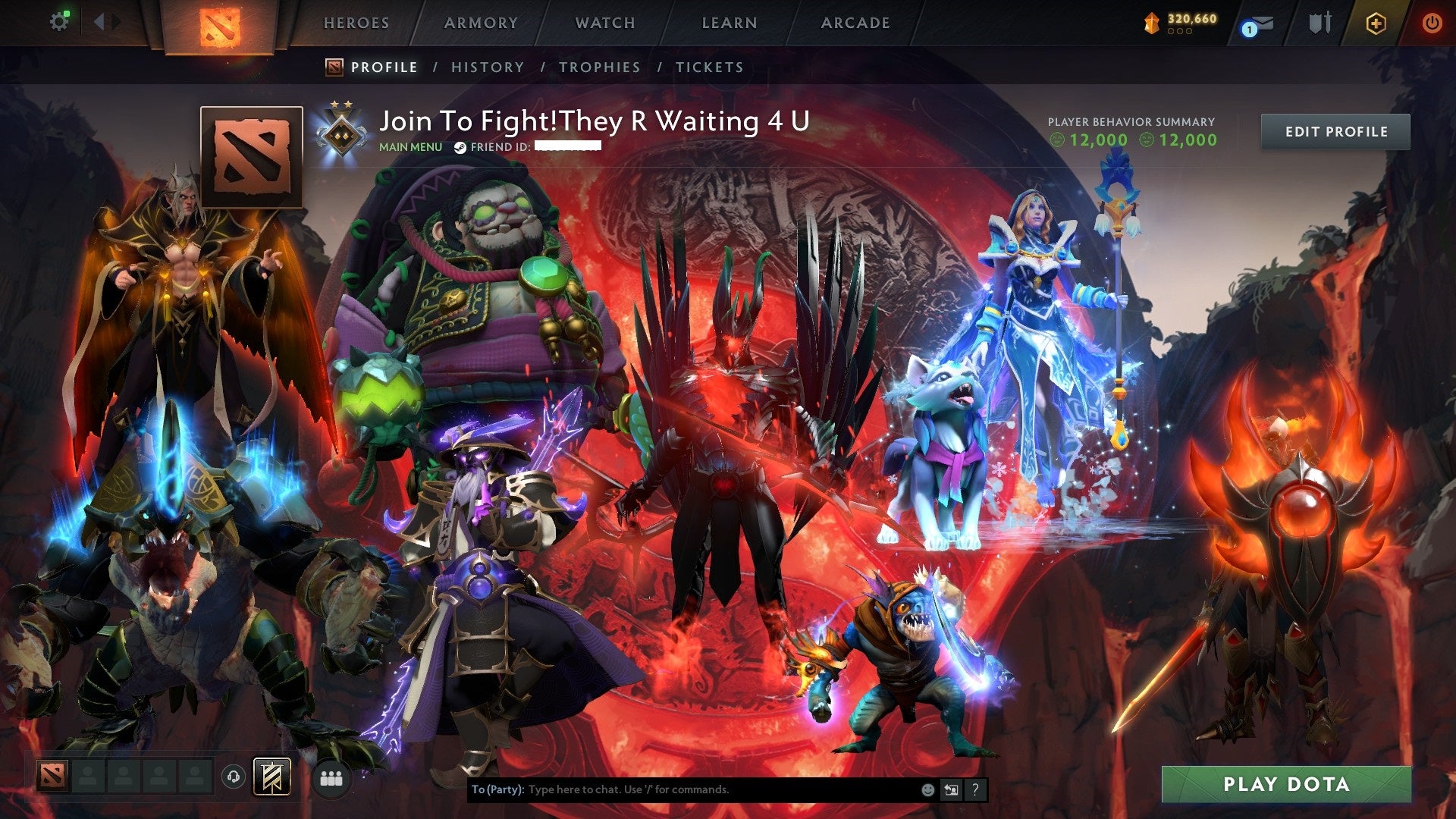Click the EDIT PROFILE button
Screen dimensions: 1456x819
pos(1335,131)
